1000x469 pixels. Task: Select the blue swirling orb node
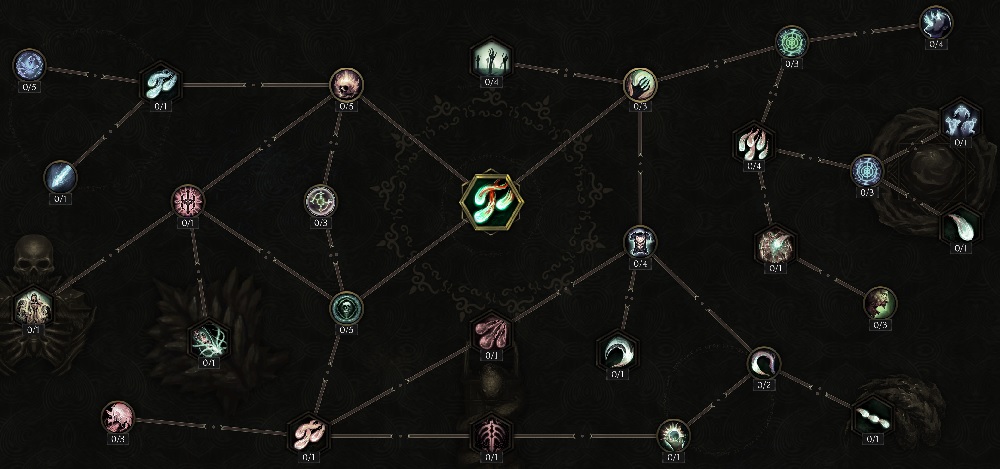click(x=28, y=65)
